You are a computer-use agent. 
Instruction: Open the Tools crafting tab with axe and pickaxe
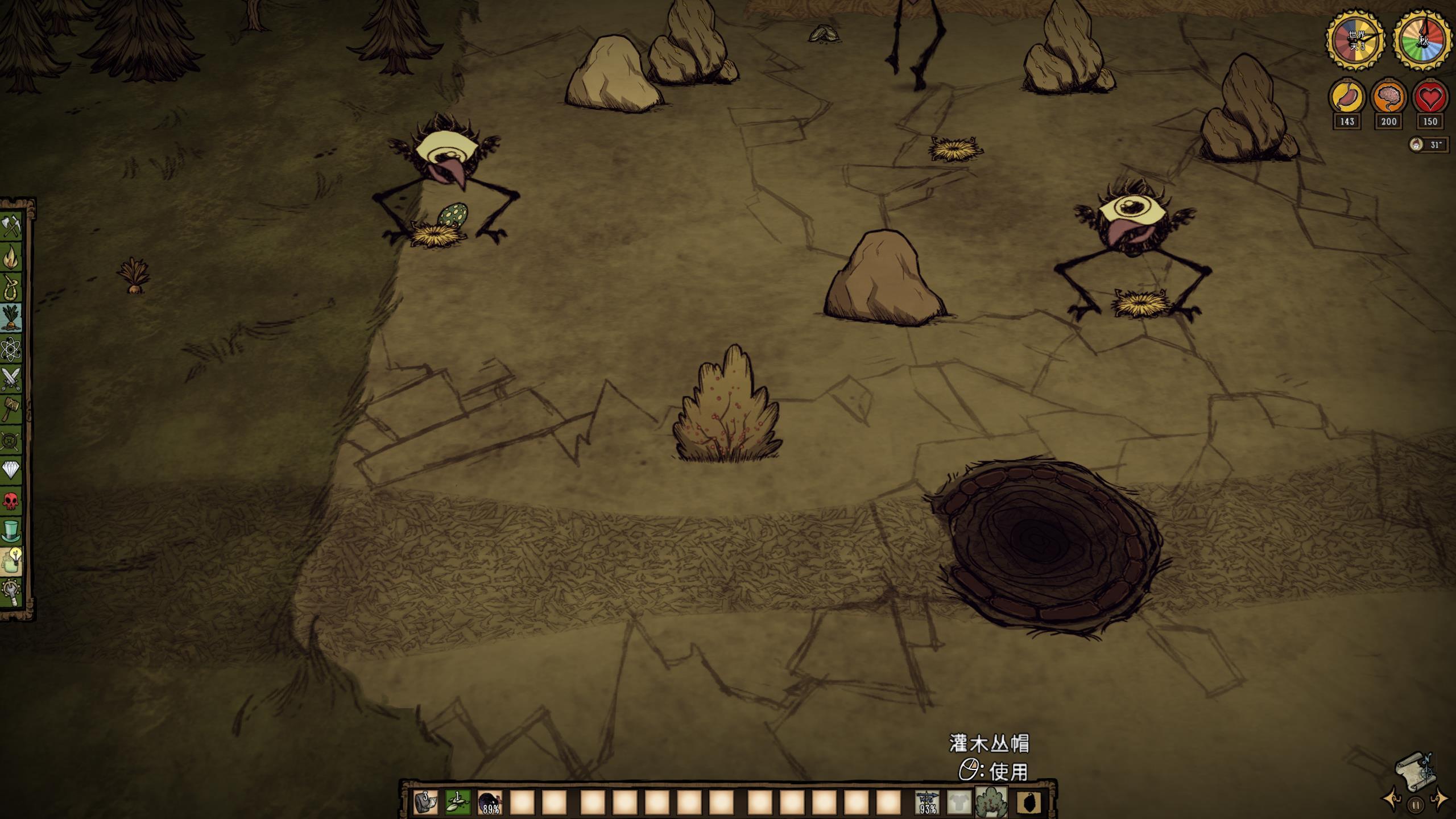pos(11,227)
